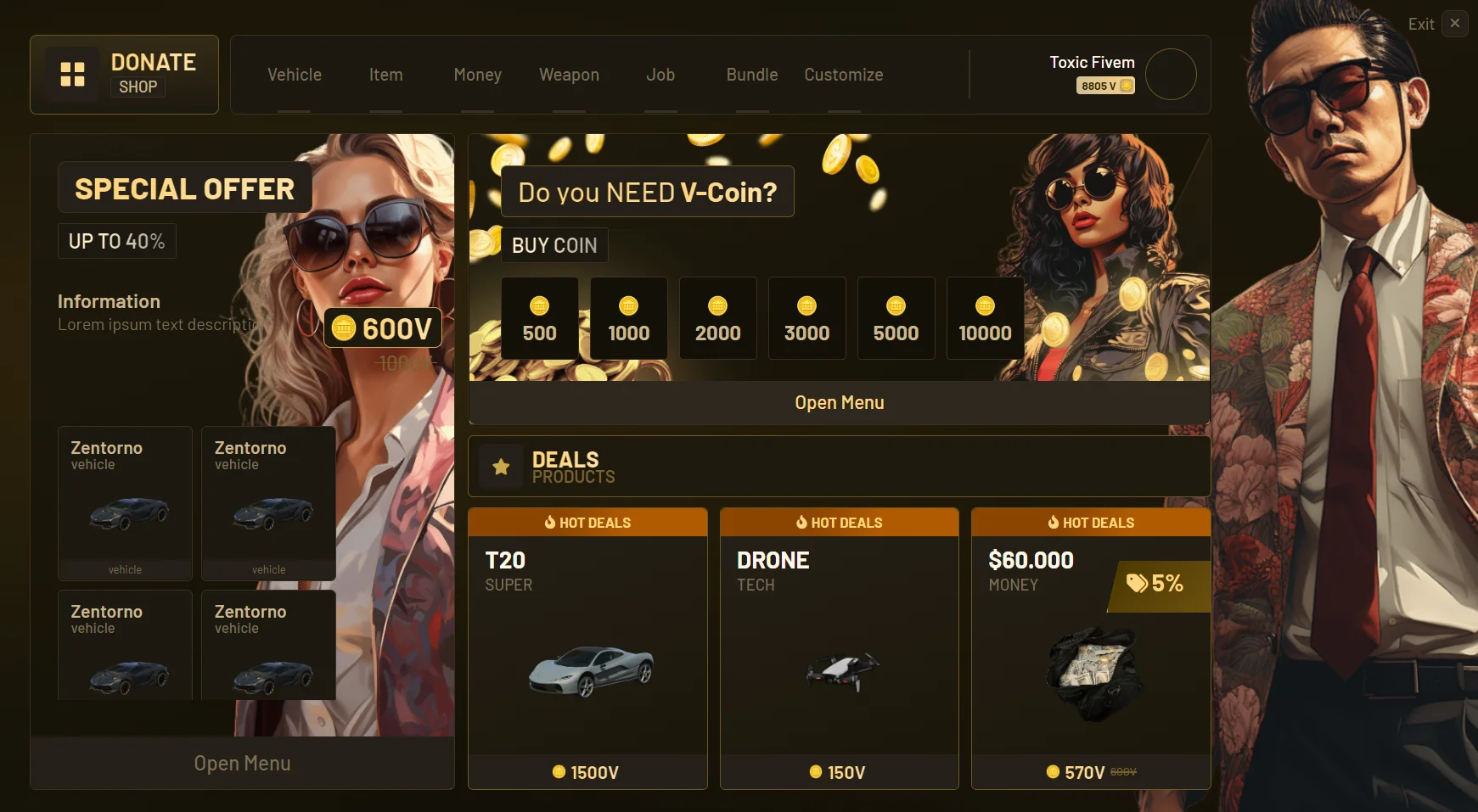Screen dimensions: 1478x812
Task: Select the 10000 V-Coin pack
Action: 985,318
